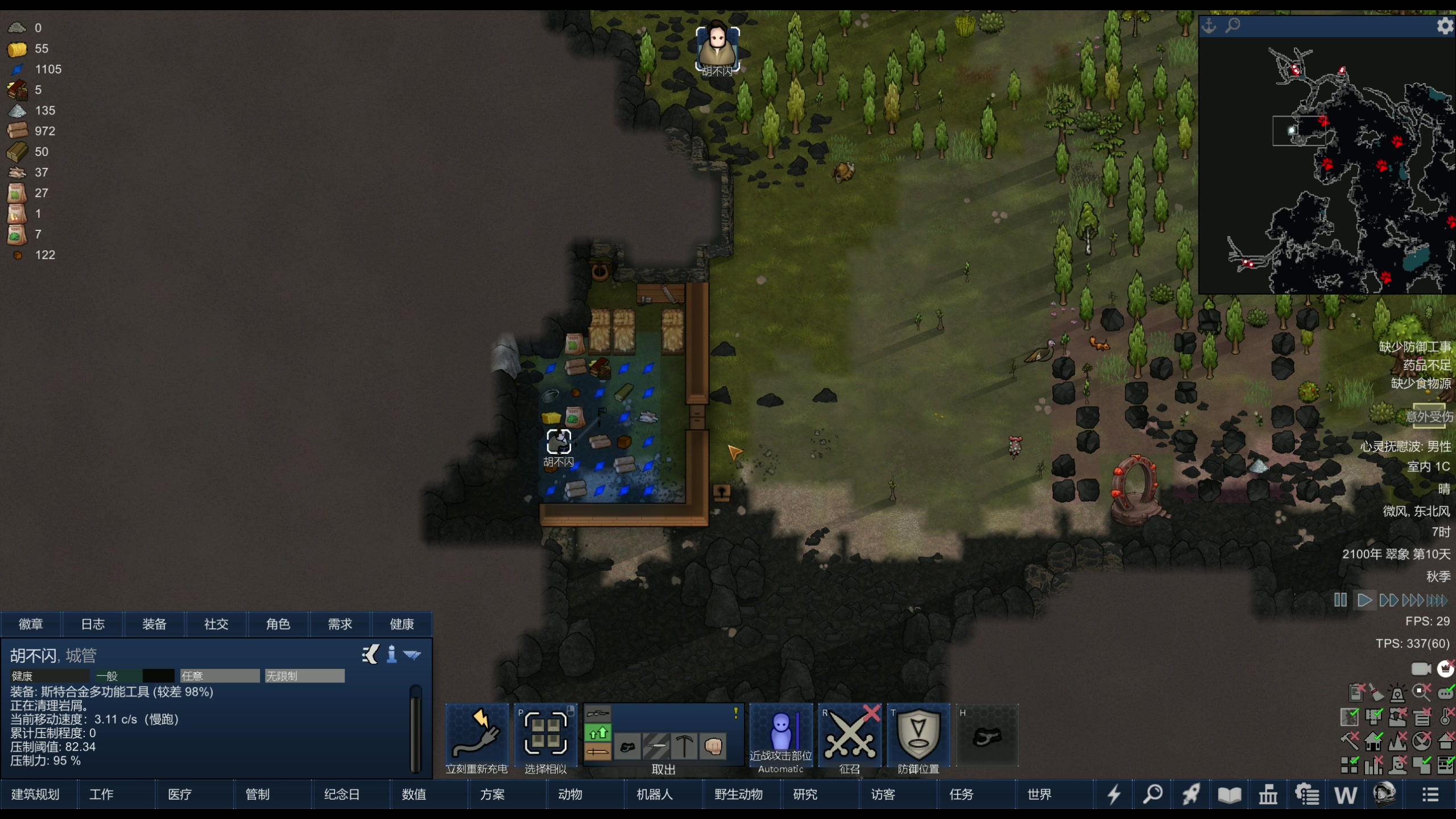Open the 意外受伤 alert notification
This screenshot has width=1456, height=819.
pos(1429,417)
